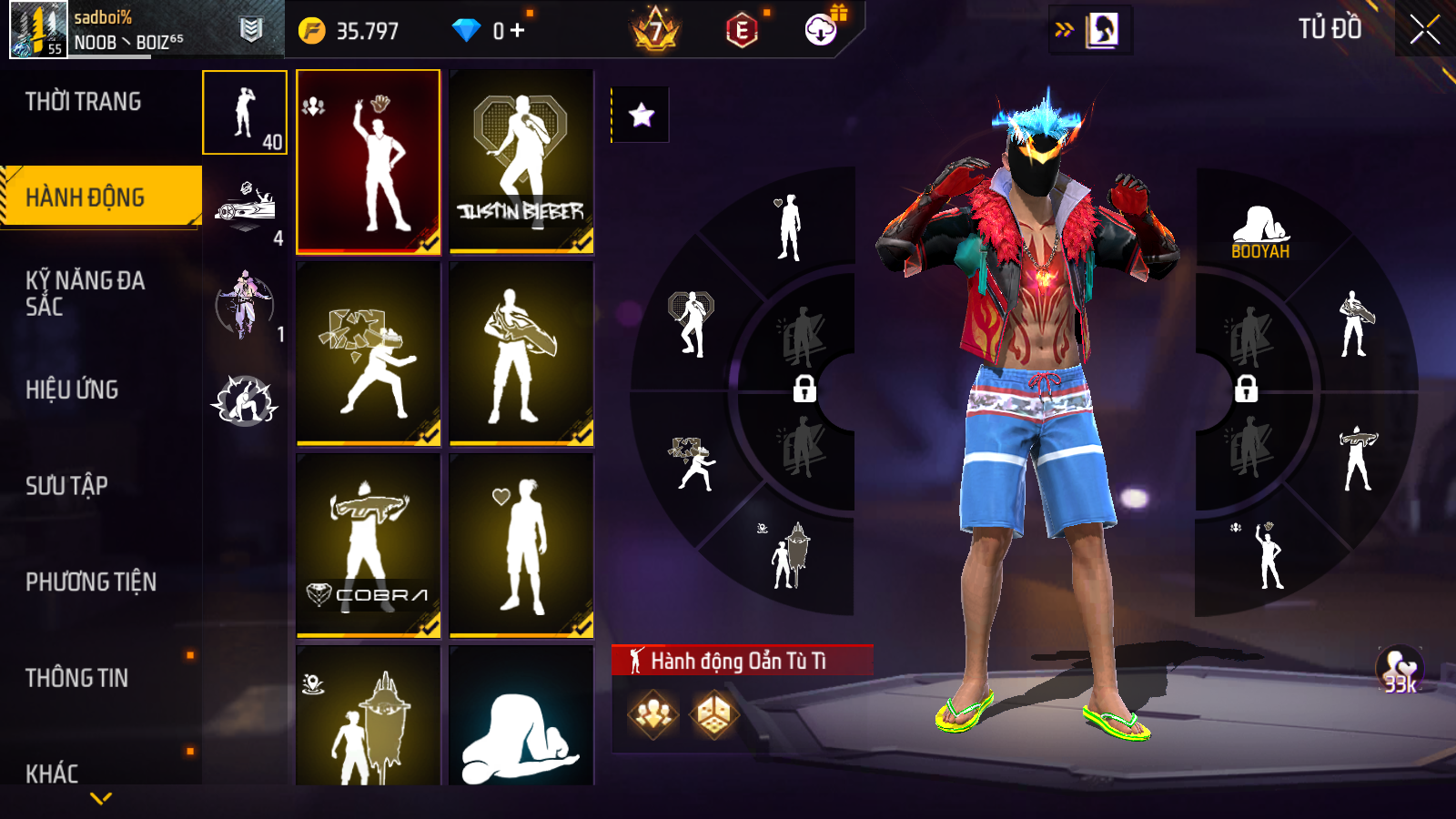Open the player profile avatar
This screenshot has height=819, width=1456.
tap(38, 30)
